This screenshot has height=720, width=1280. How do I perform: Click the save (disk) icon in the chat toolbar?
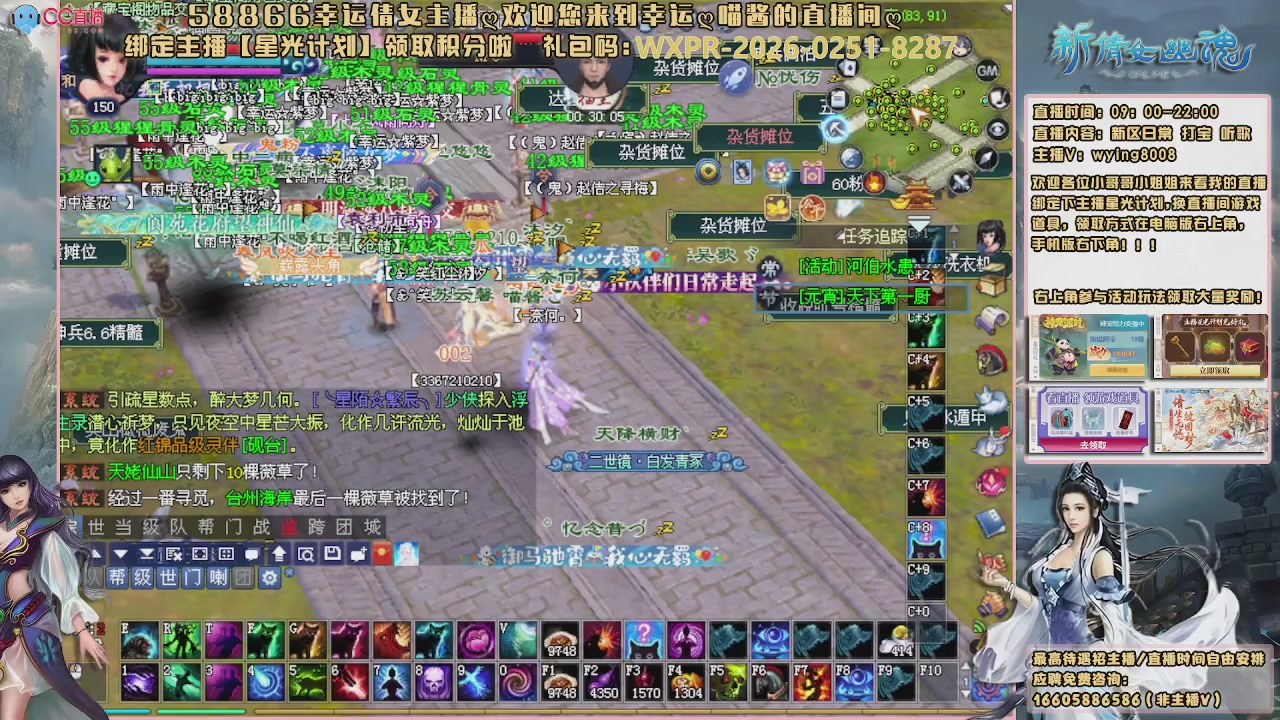click(x=332, y=553)
